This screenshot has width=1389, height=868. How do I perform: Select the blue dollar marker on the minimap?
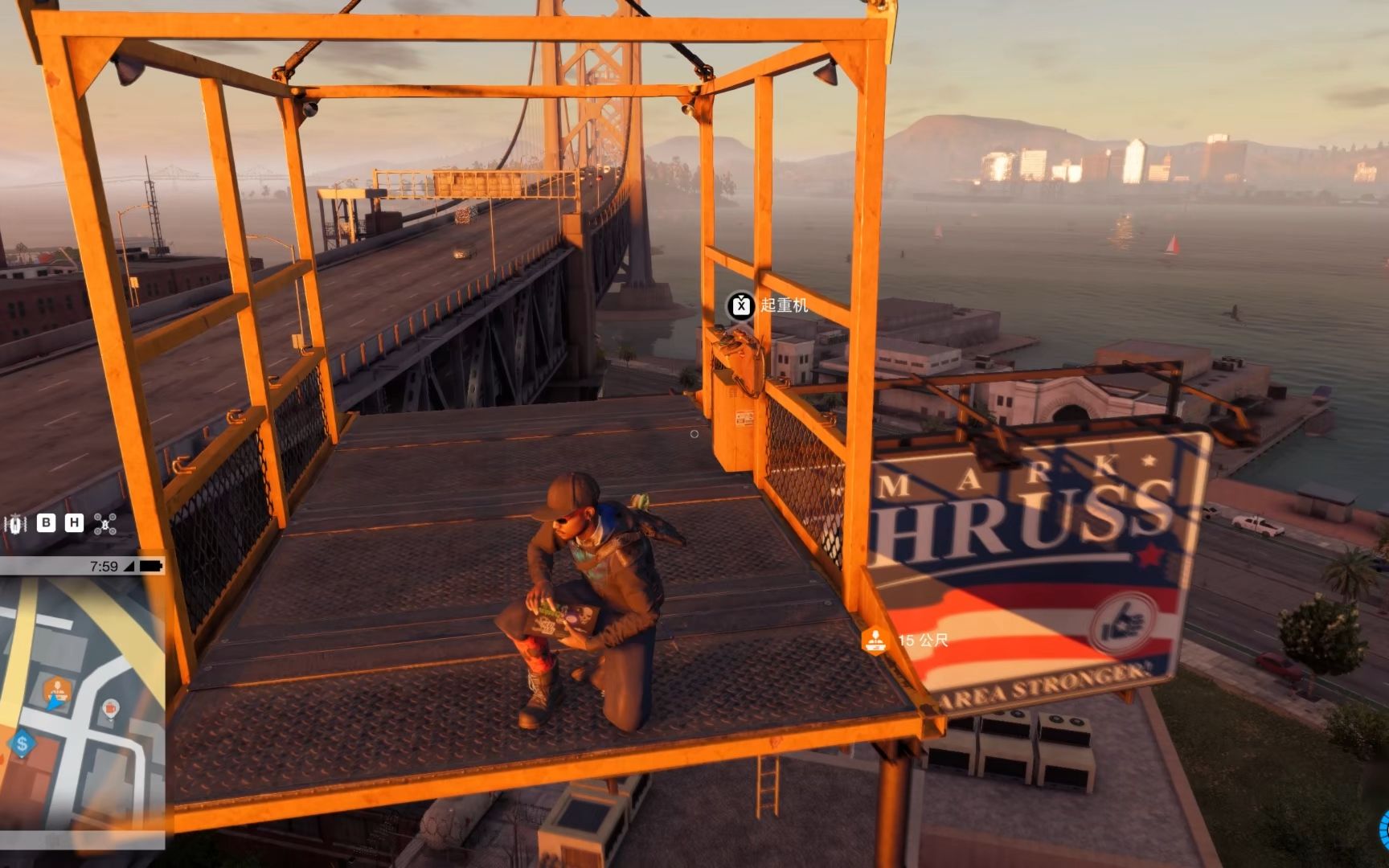22,743
